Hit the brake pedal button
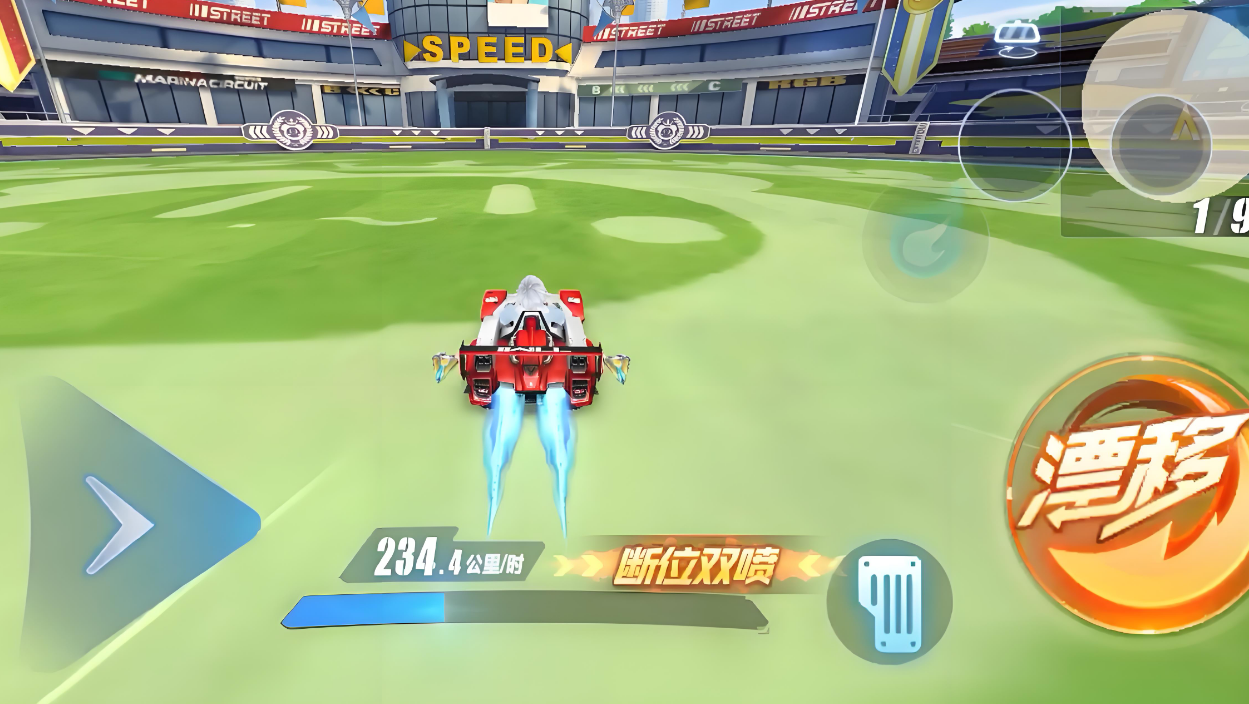Screen dimensions: 1249x704 coord(889,601)
